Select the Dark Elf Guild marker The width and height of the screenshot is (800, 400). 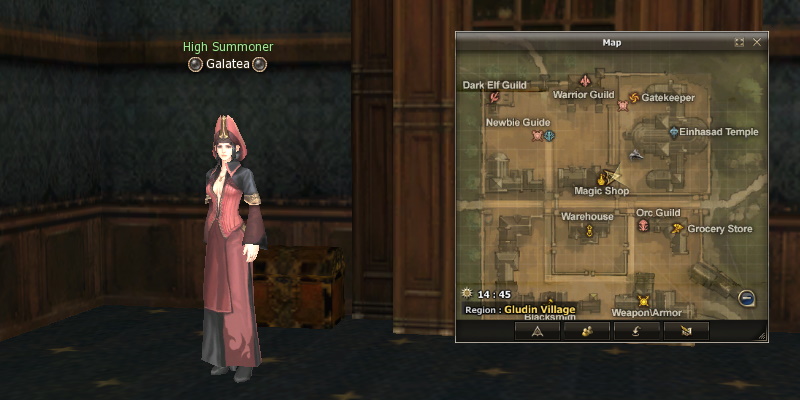pos(495,97)
